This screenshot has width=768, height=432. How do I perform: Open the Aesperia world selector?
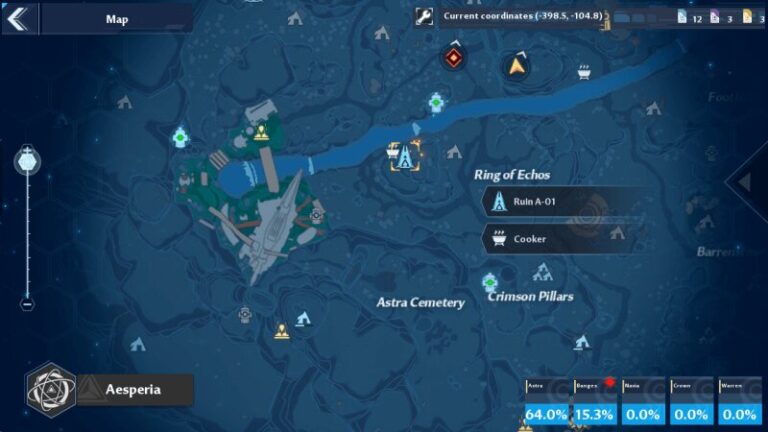[x=110, y=389]
